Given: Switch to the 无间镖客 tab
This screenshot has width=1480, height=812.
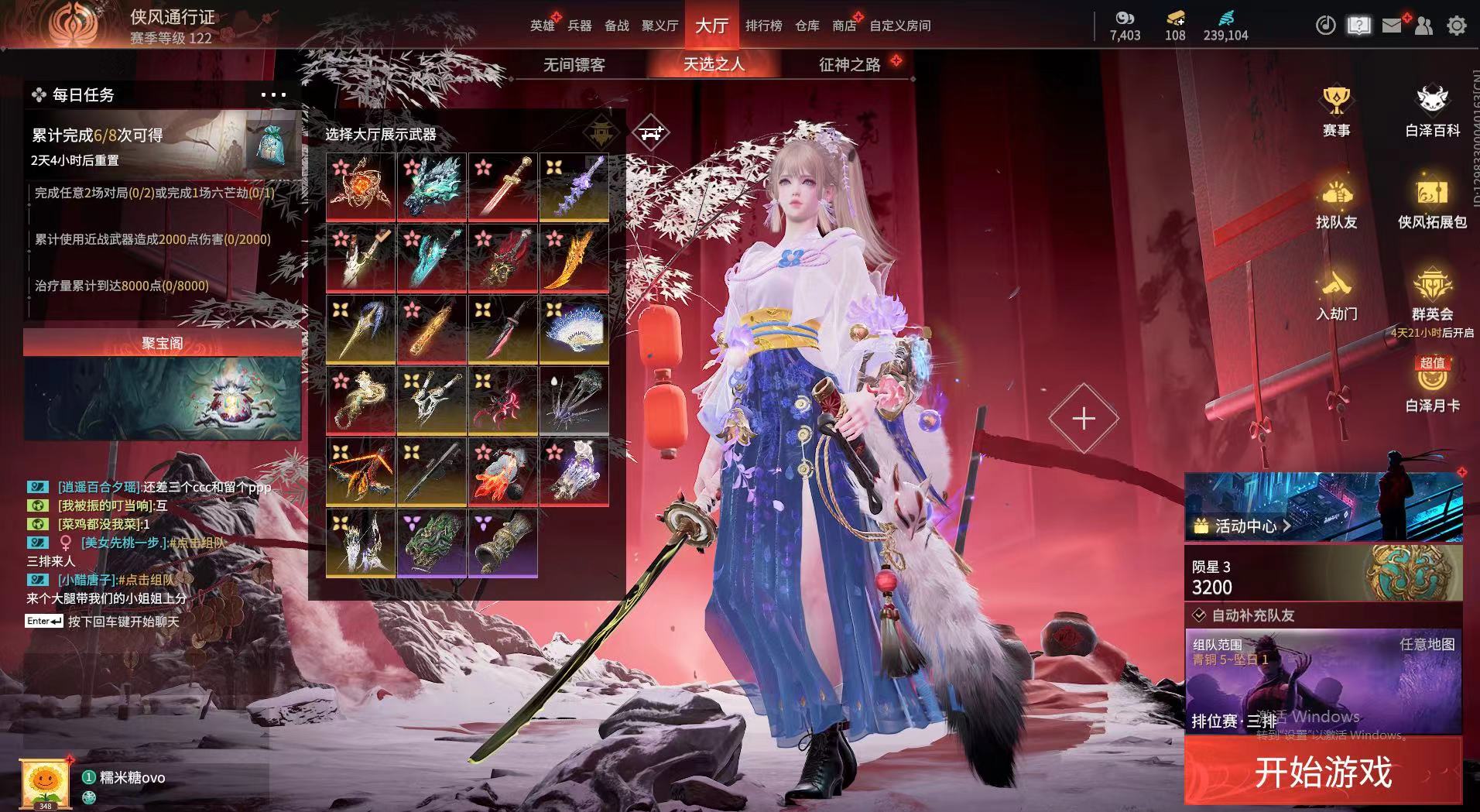Looking at the screenshot, I should click(574, 65).
